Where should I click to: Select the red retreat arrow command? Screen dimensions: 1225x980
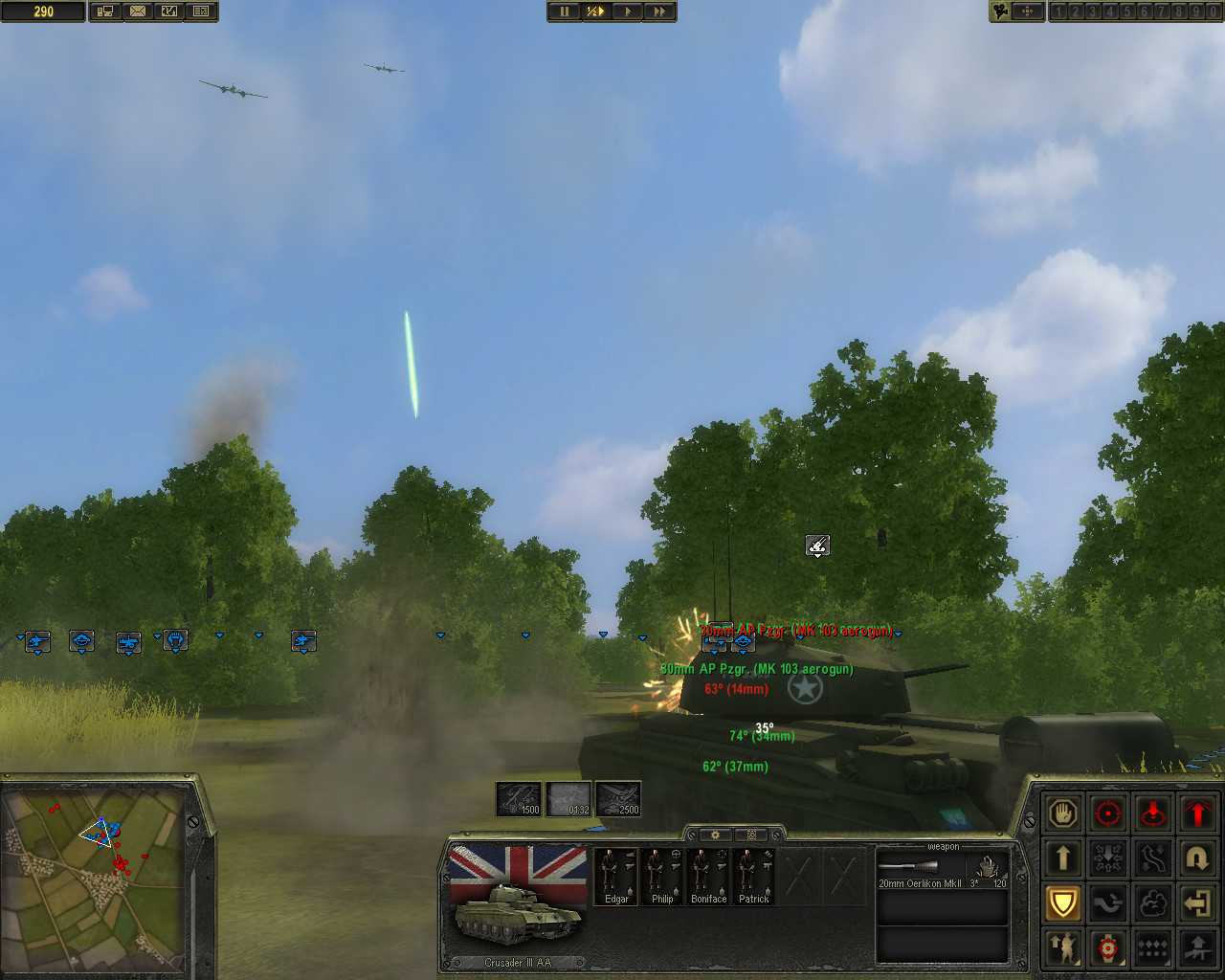tap(1197, 813)
